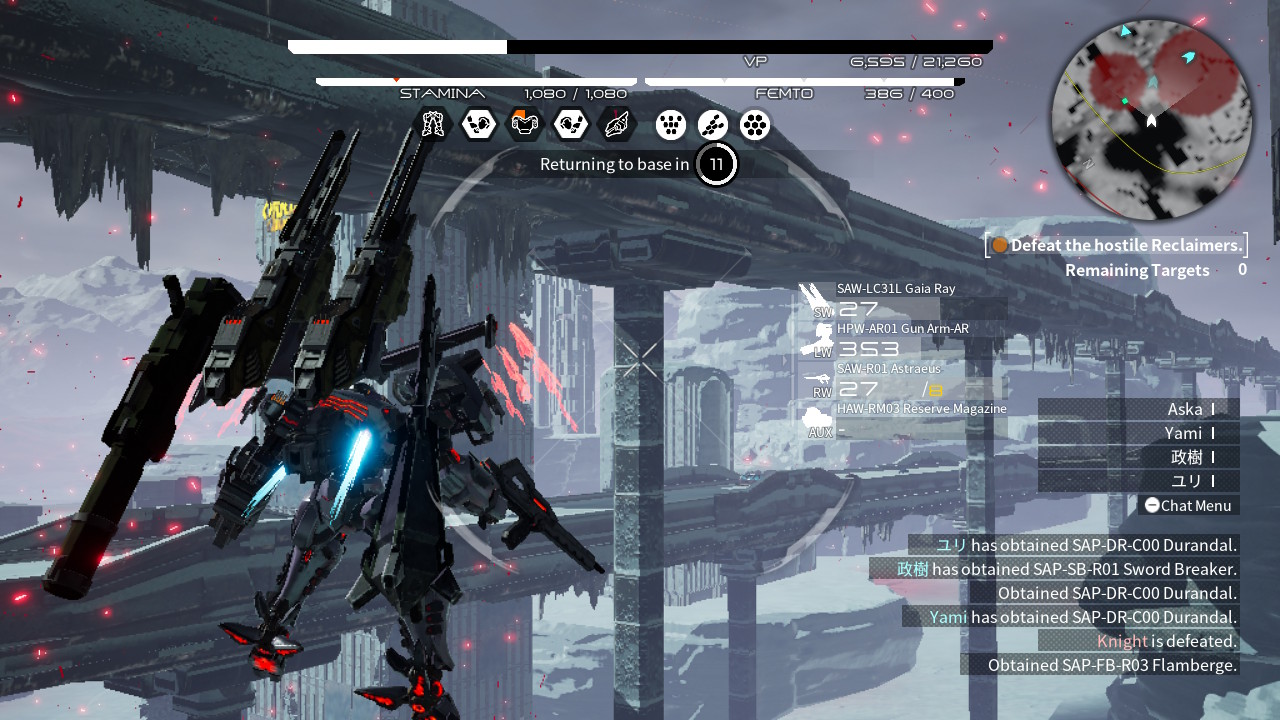This screenshot has height=720, width=1280.
Task: Select player Yami in the squad list
Action: pyautogui.click(x=1183, y=433)
